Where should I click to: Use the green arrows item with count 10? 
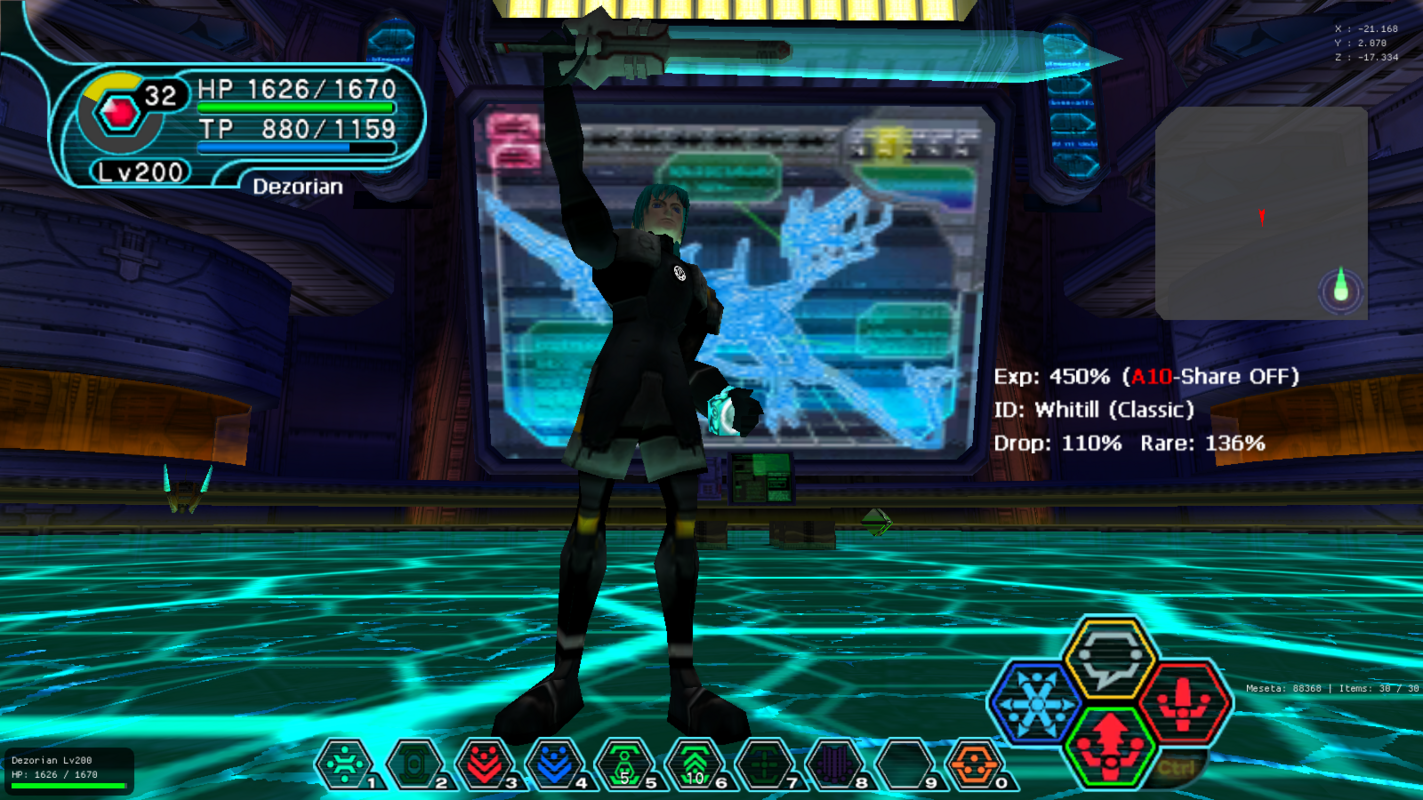point(695,765)
